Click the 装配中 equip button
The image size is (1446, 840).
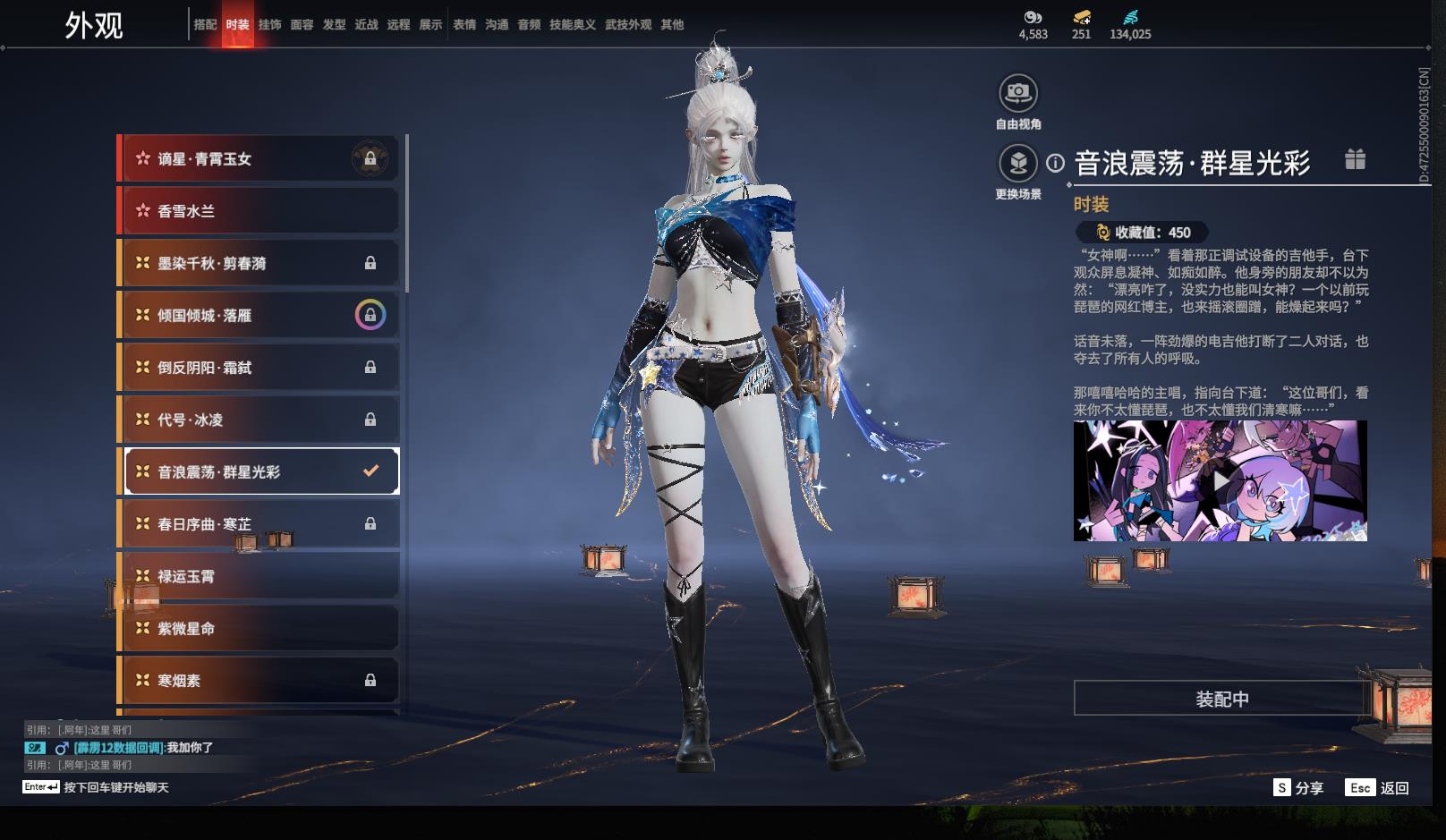click(x=1221, y=699)
